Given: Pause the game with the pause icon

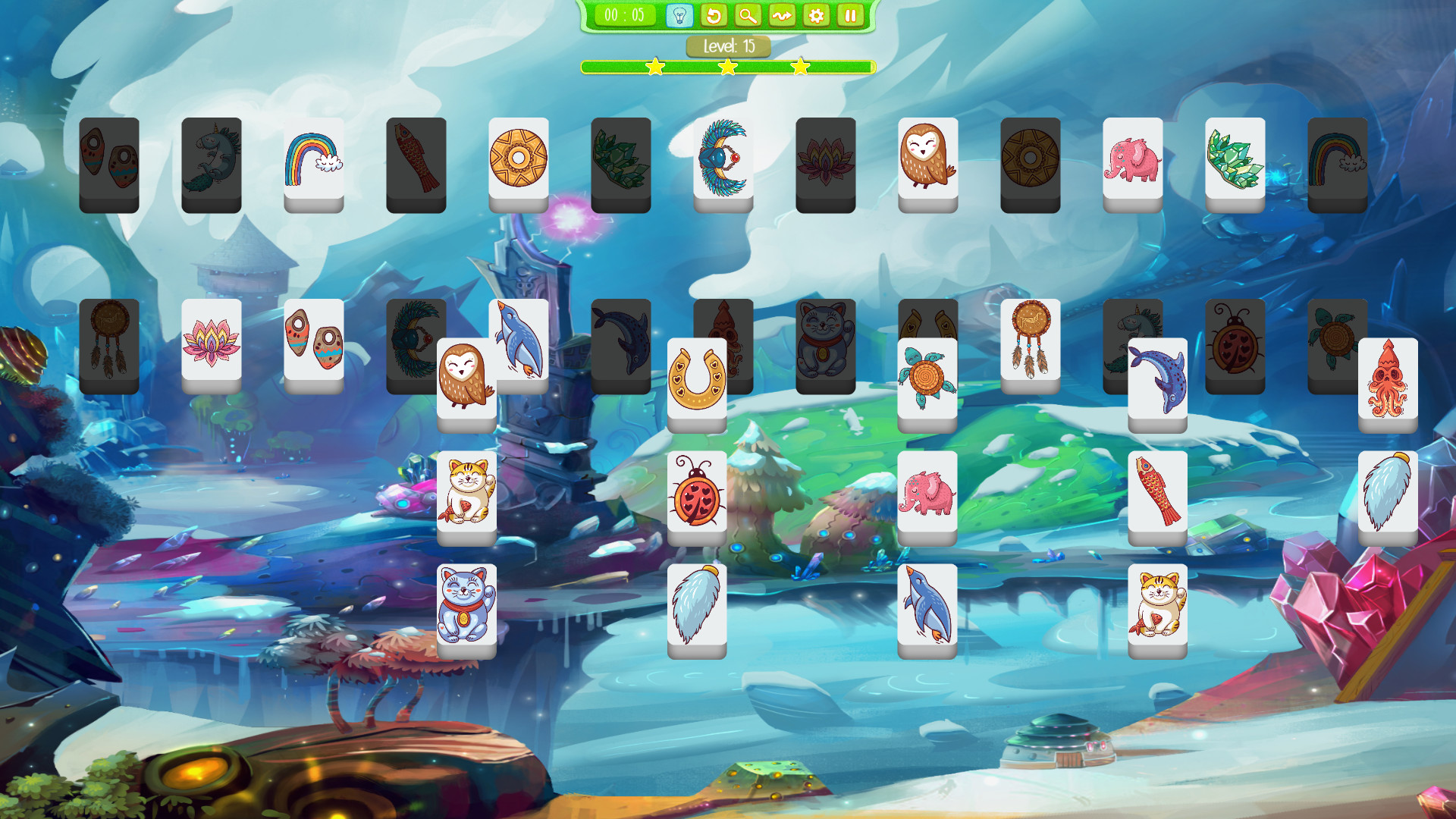Looking at the screenshot, I should click(x=849, y=14).
